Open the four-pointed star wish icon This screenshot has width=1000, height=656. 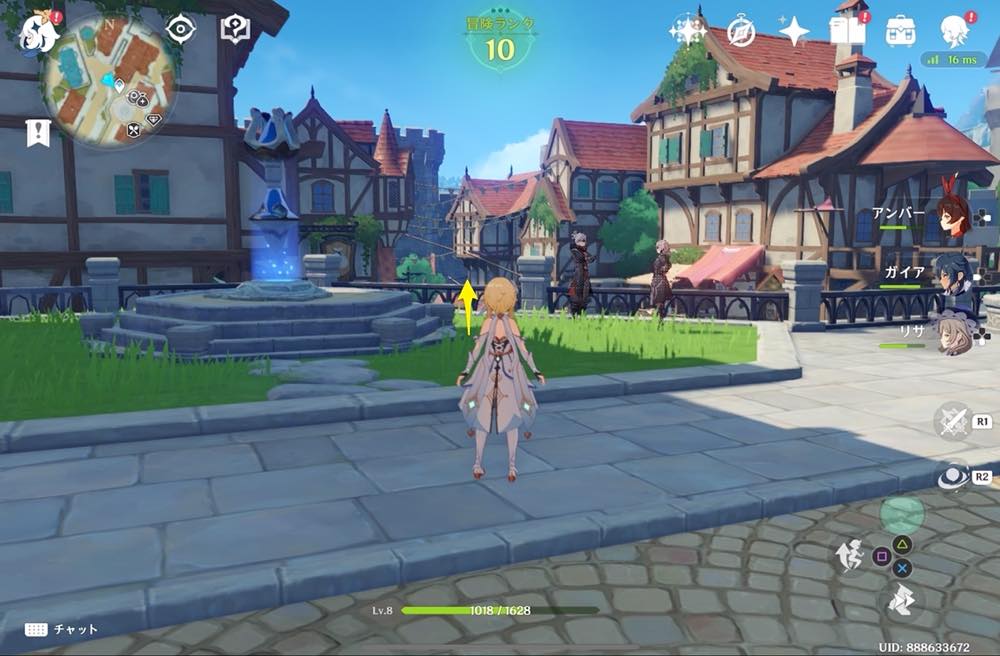tap(794, 31)
